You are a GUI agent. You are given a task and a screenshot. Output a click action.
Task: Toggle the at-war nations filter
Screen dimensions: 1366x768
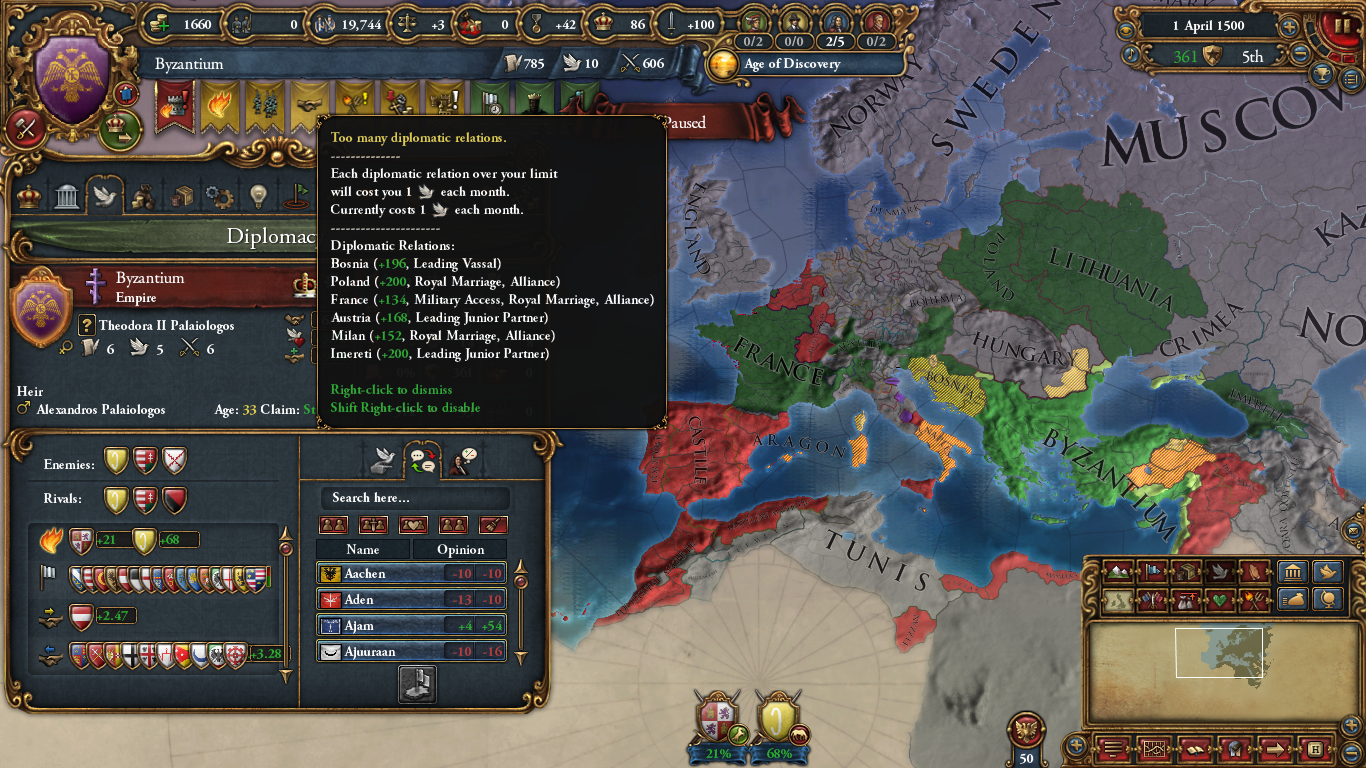click(x=374, y=524)
